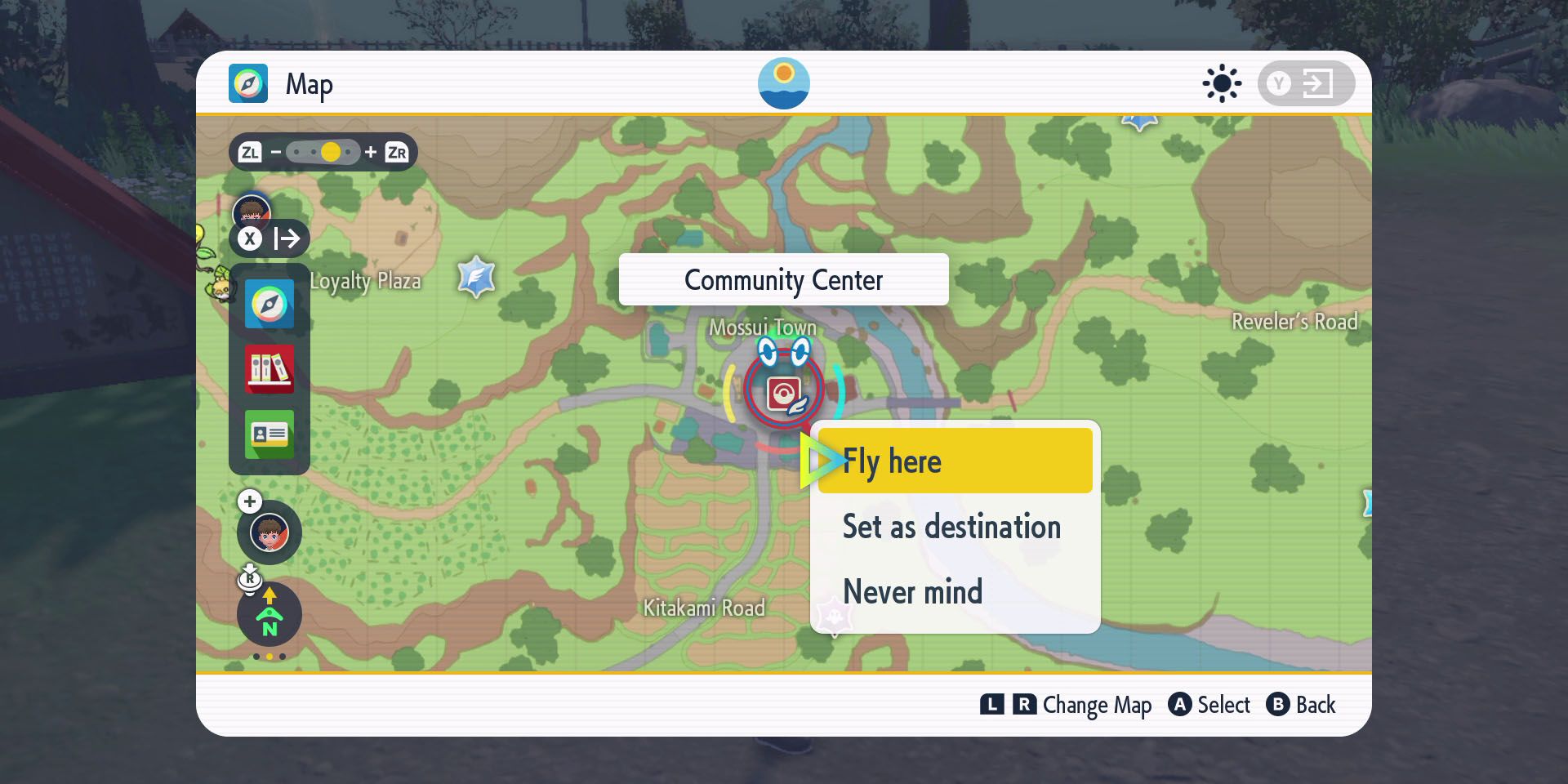The image size is (1568, 784).
Task: Open the Map app icon in top-left corner
Action: click(x=249, y=82)
